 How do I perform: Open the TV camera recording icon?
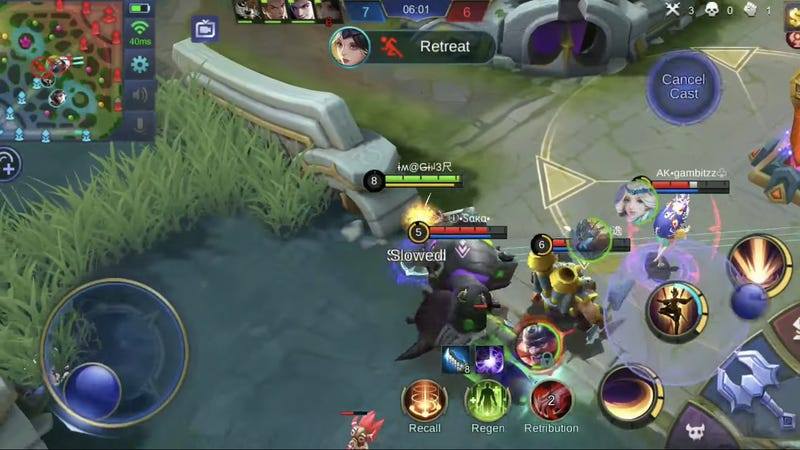(205, 29)
